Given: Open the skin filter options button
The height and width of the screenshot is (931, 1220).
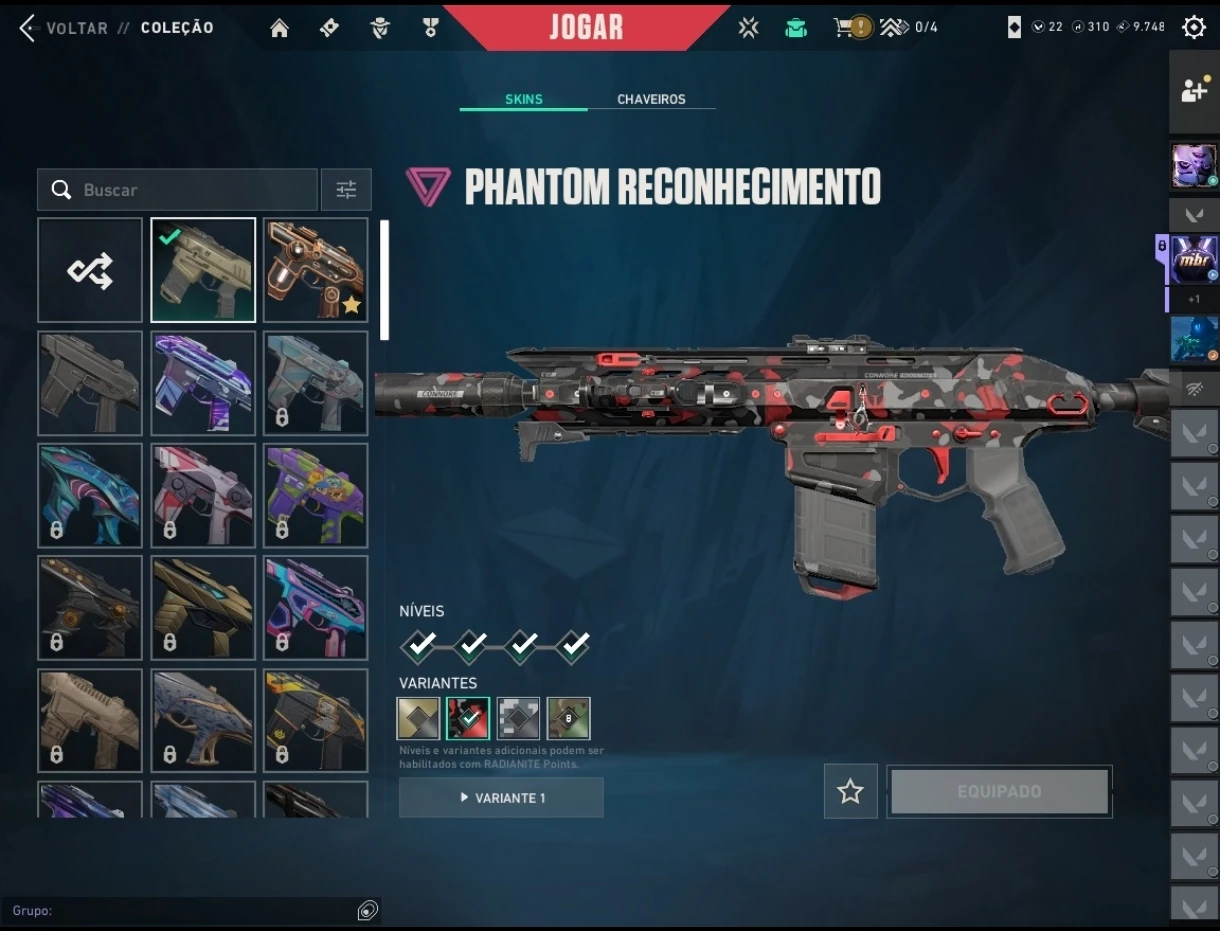Looking at the screenshot, I should [x=346, y=190].
